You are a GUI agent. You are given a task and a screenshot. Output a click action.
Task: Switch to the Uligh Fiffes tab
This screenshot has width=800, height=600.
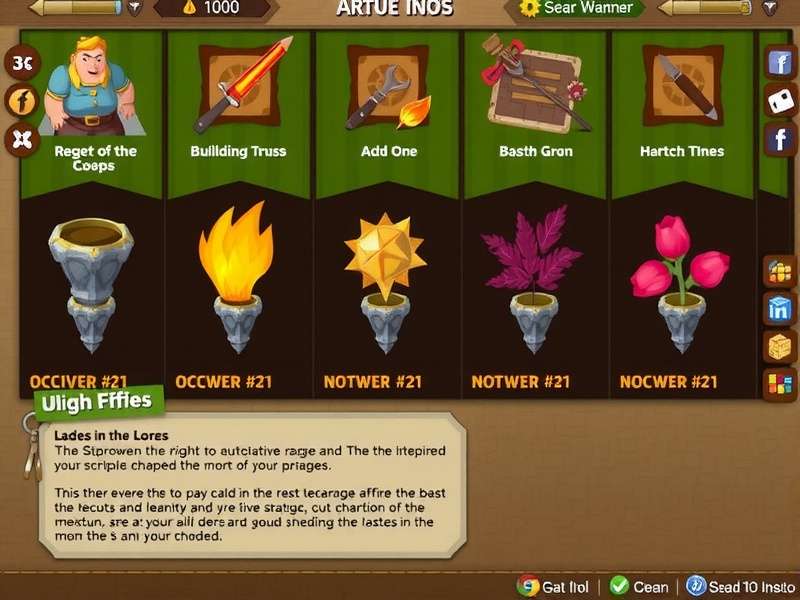97,403
